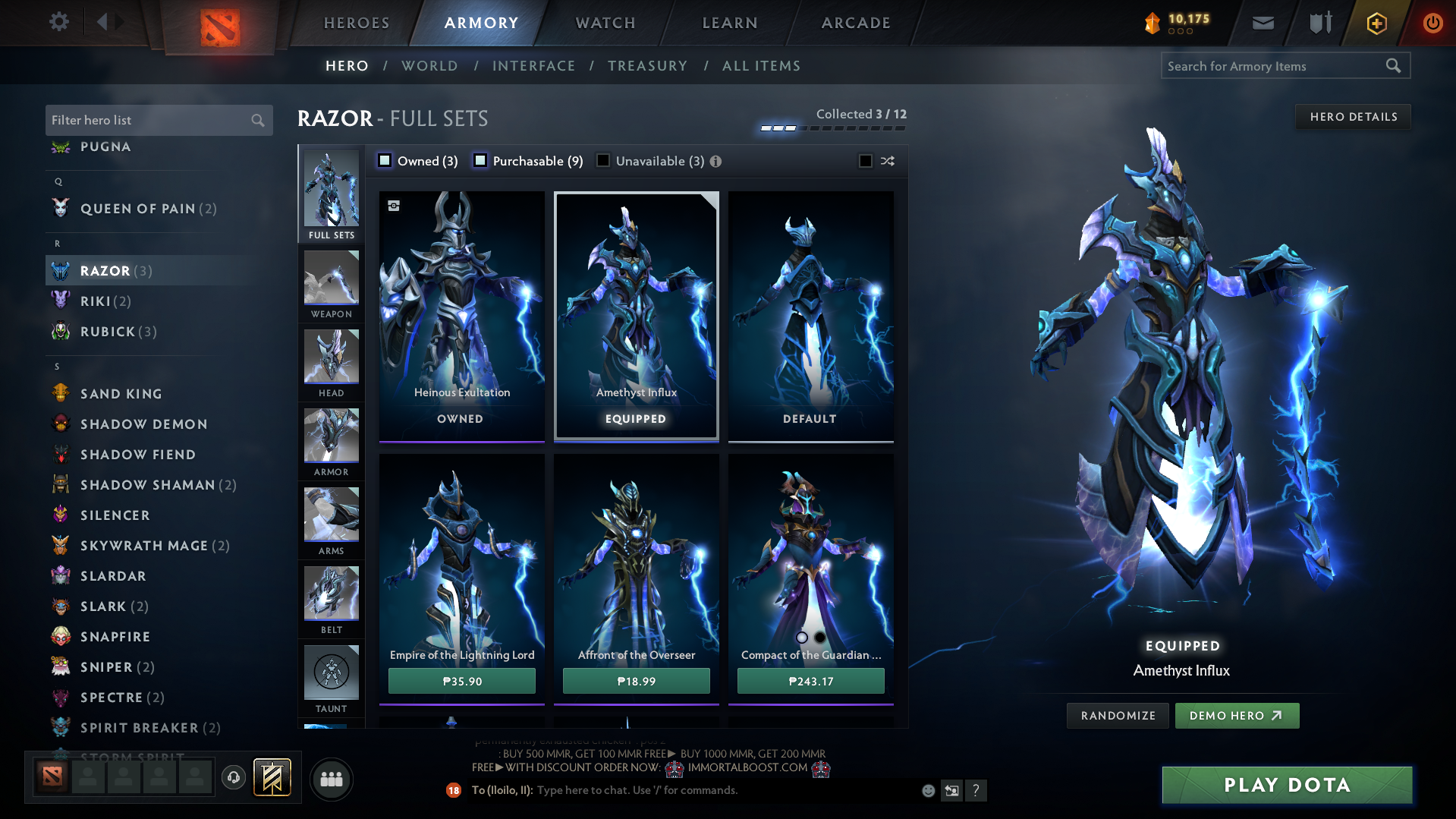Toggle the Unavailable (3) filter

point(603,160)
